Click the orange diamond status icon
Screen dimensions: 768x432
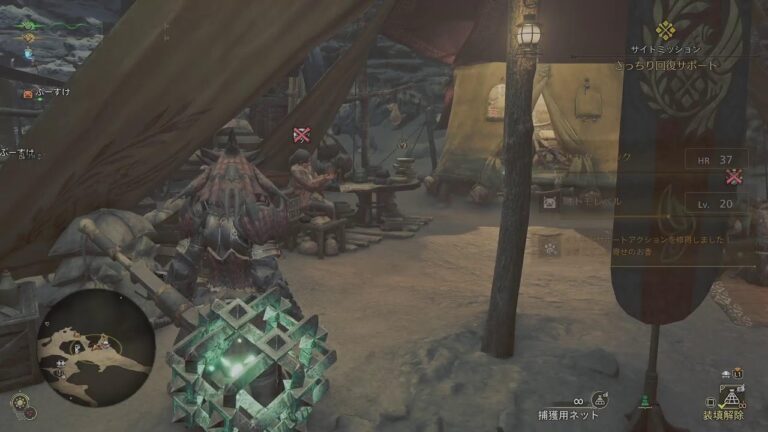(x=29, y=38)
